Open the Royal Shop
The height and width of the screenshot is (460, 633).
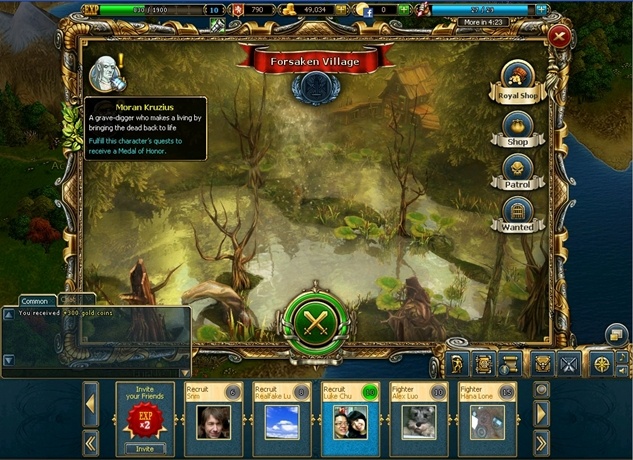click(517, 80)
